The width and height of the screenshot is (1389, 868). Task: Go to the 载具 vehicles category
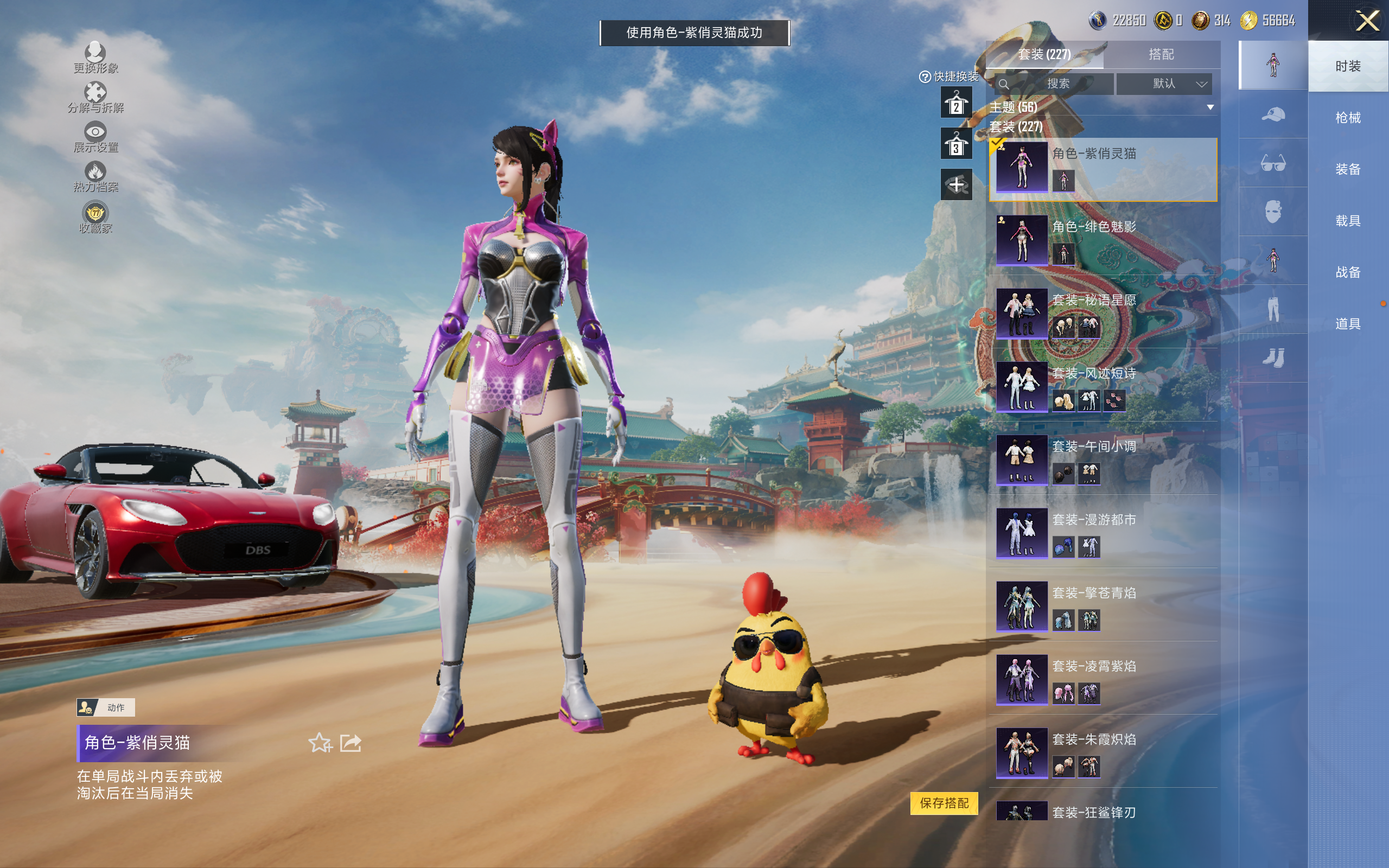coord(1347,221)
